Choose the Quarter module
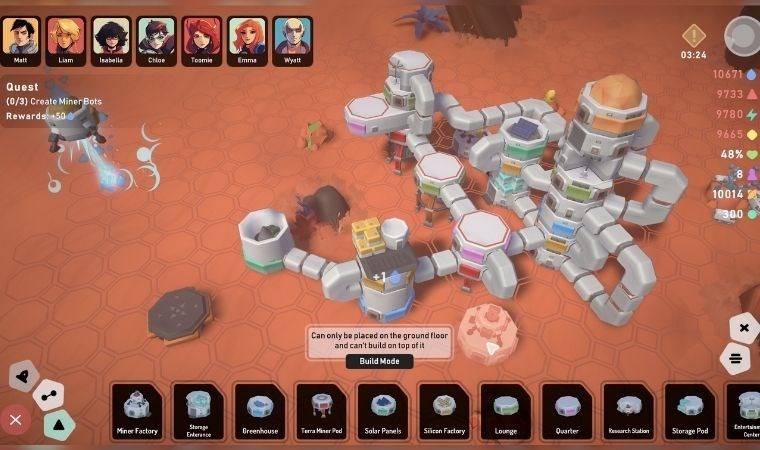The image size is (760, 450). (567, 411)
